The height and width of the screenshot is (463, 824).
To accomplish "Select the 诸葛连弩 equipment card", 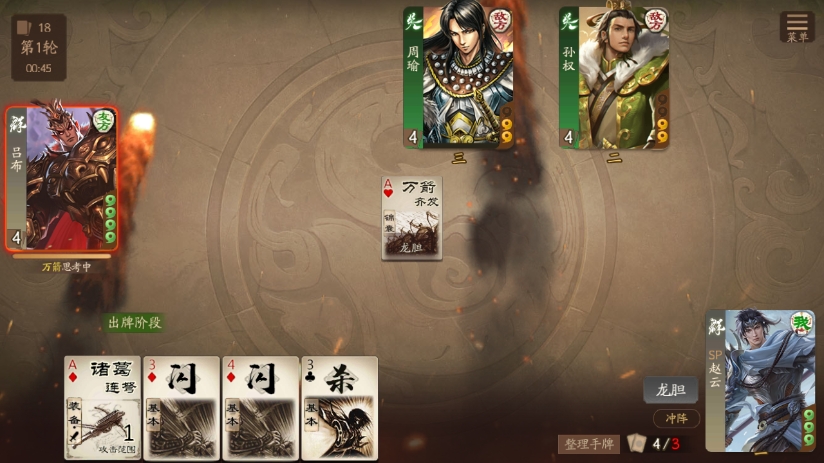I will pyautogui.click(x=103, y=407).
